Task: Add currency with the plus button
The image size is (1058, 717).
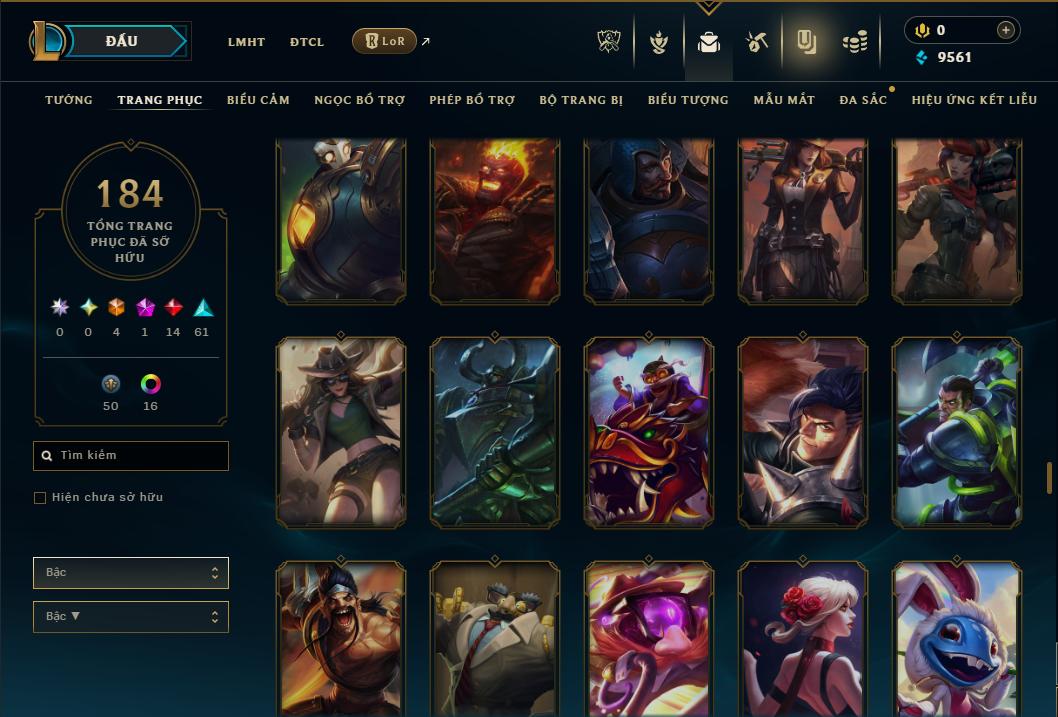Action: point(1005,30)
